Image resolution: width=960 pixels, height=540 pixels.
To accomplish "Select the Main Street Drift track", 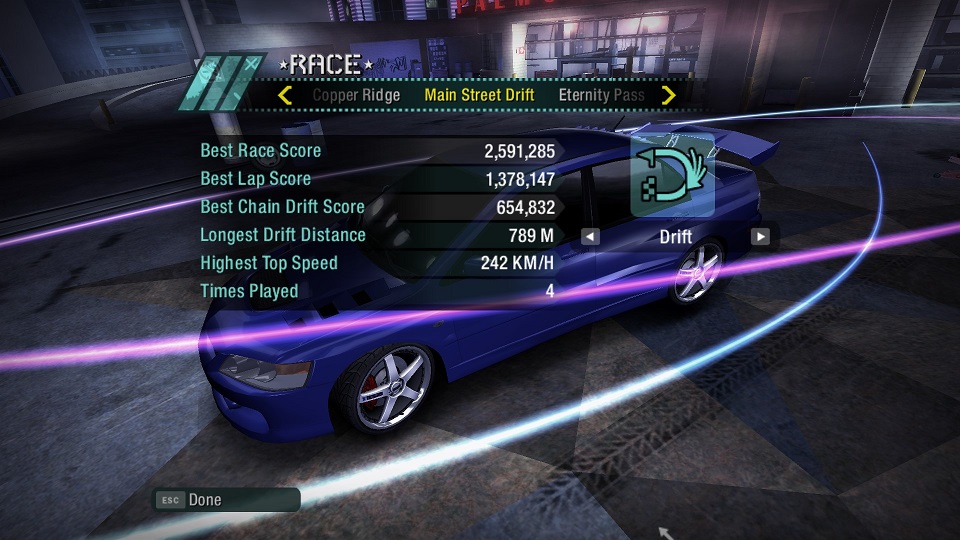I will coord(479,96).
